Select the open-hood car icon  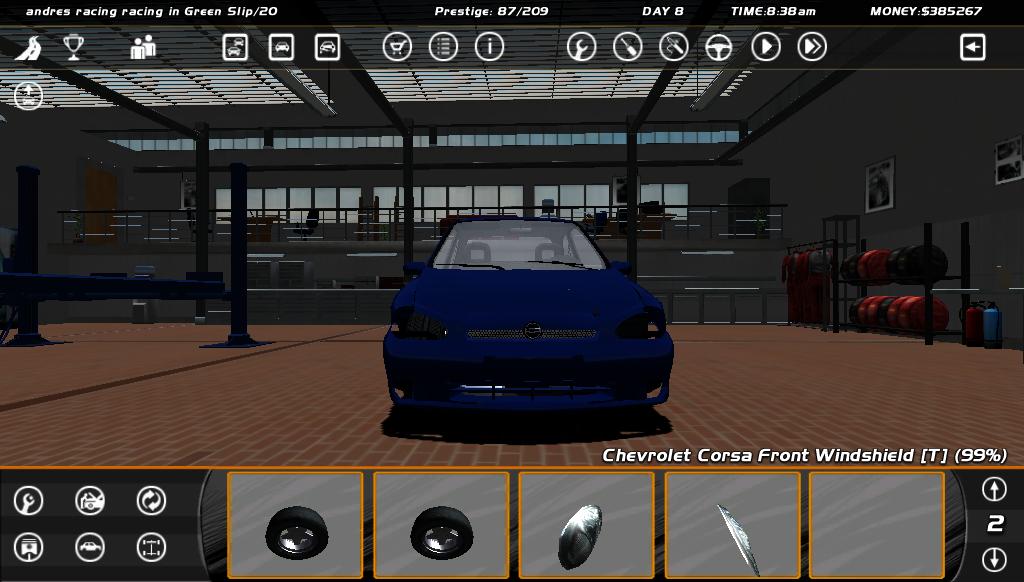coord(90,500)
